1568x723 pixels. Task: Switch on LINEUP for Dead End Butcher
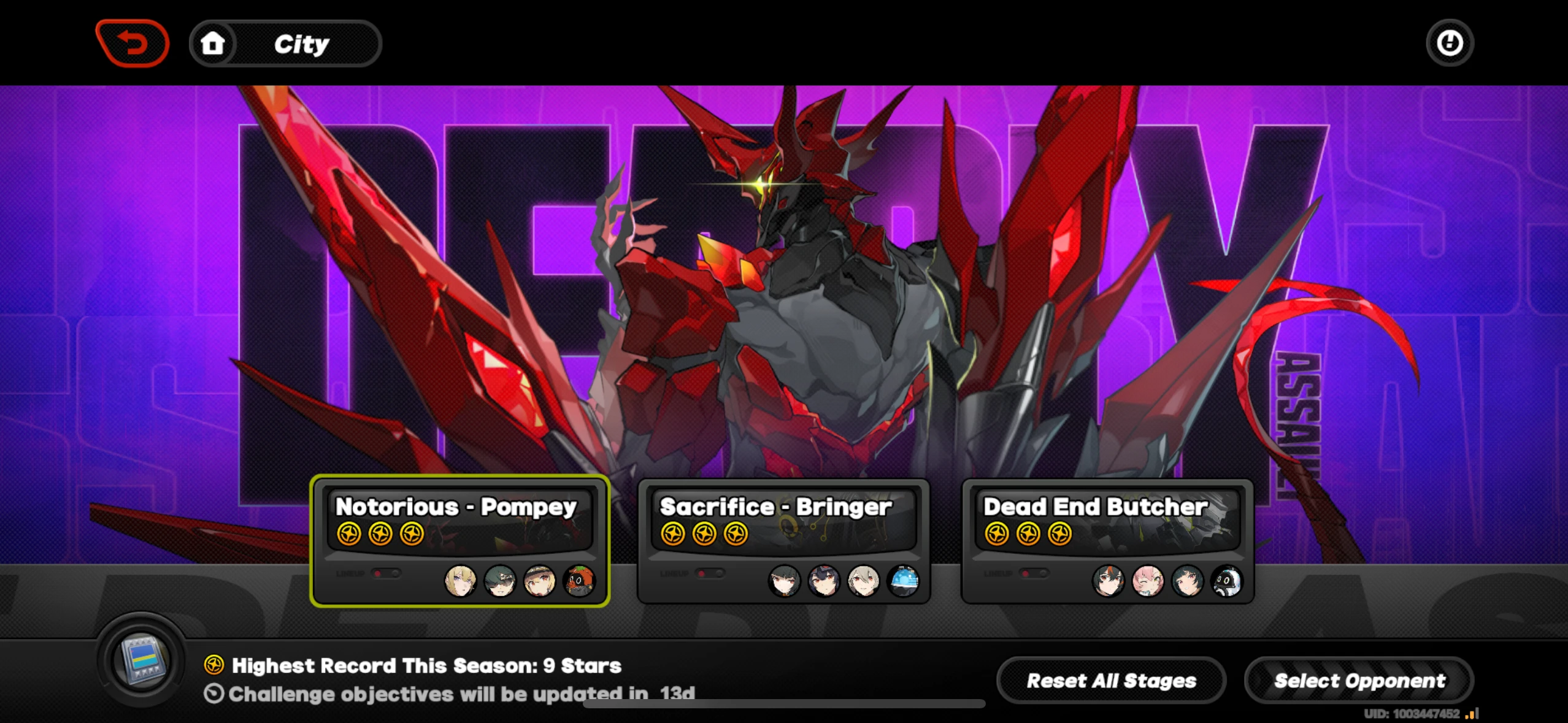(x=1034, y=572)
